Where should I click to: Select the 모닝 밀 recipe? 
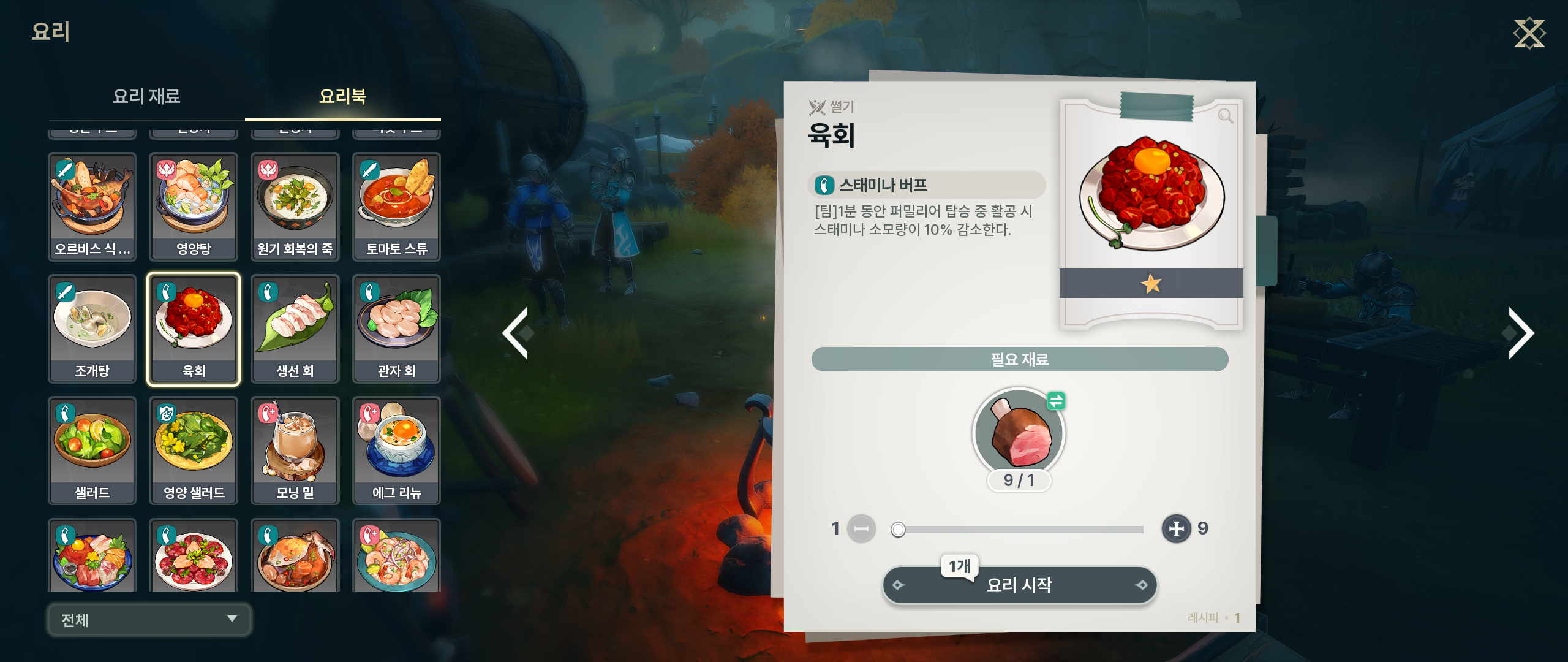tap(295, 451)
